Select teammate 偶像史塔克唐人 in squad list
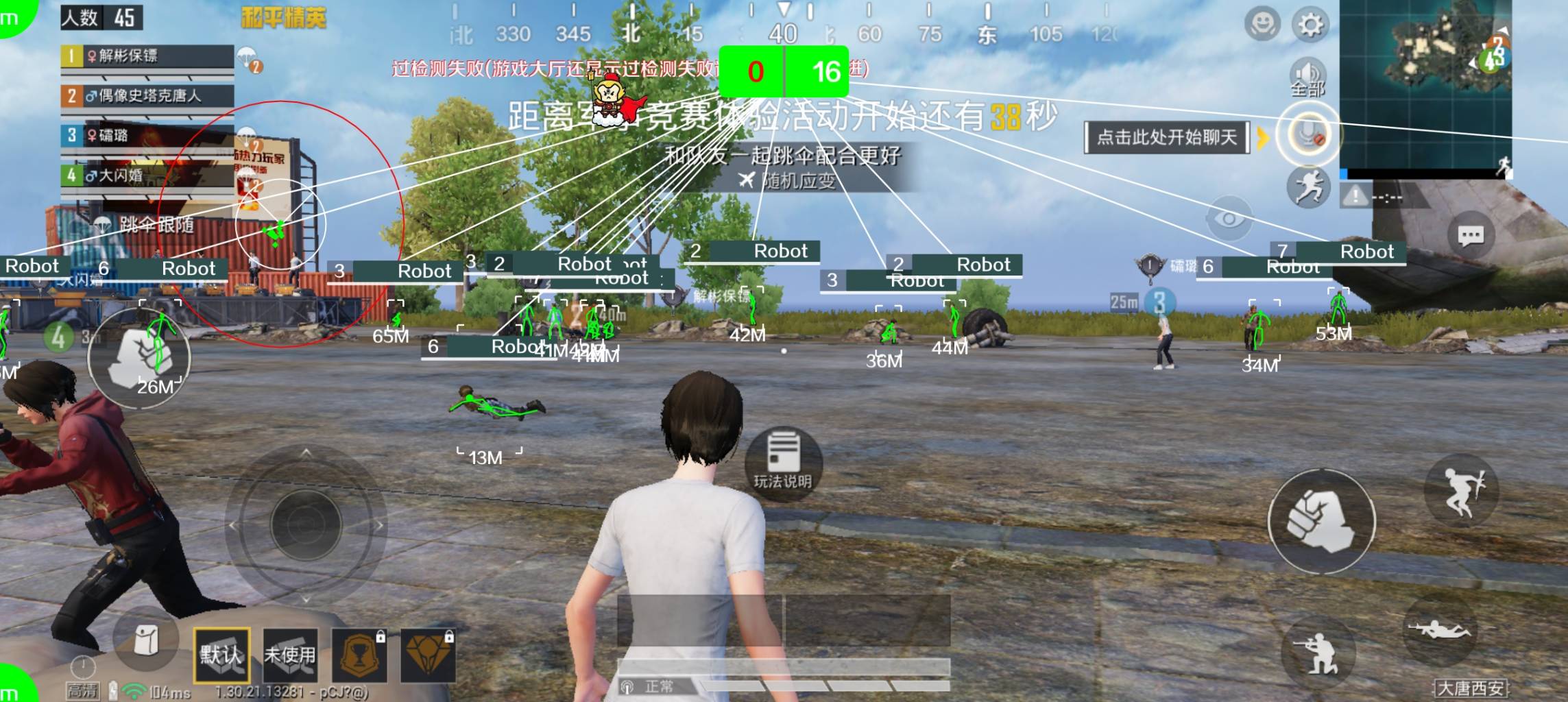 tap(147, 96)
